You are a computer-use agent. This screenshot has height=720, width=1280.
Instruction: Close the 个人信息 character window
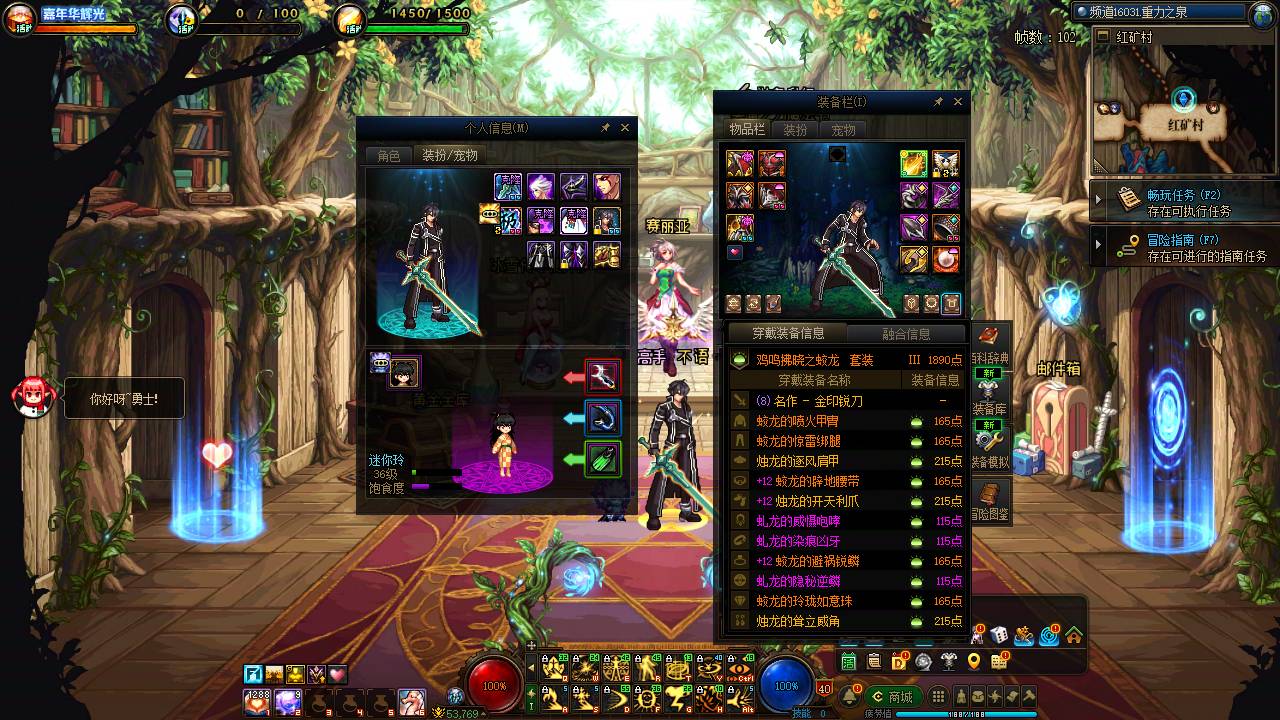click(626, 128)
